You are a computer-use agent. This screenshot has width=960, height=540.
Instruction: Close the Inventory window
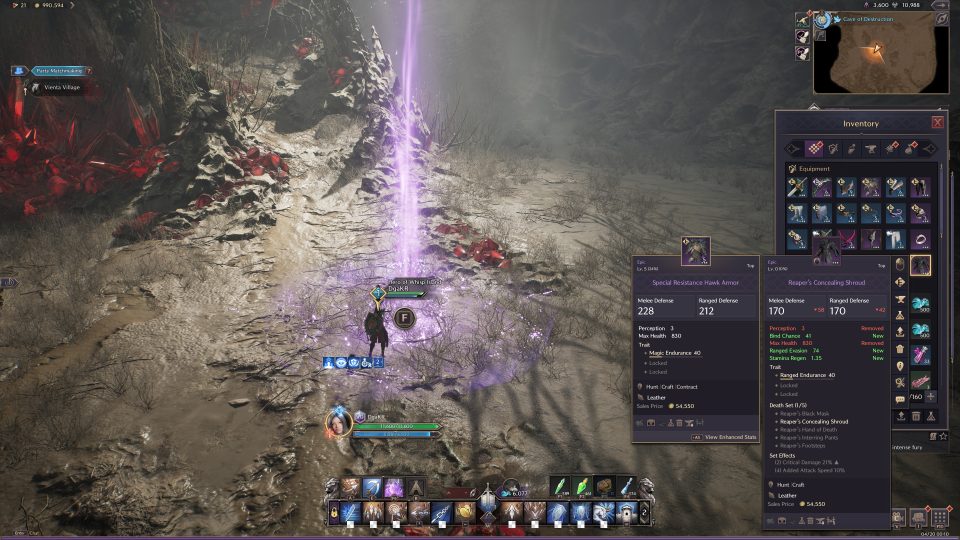(x=937, y=122)
